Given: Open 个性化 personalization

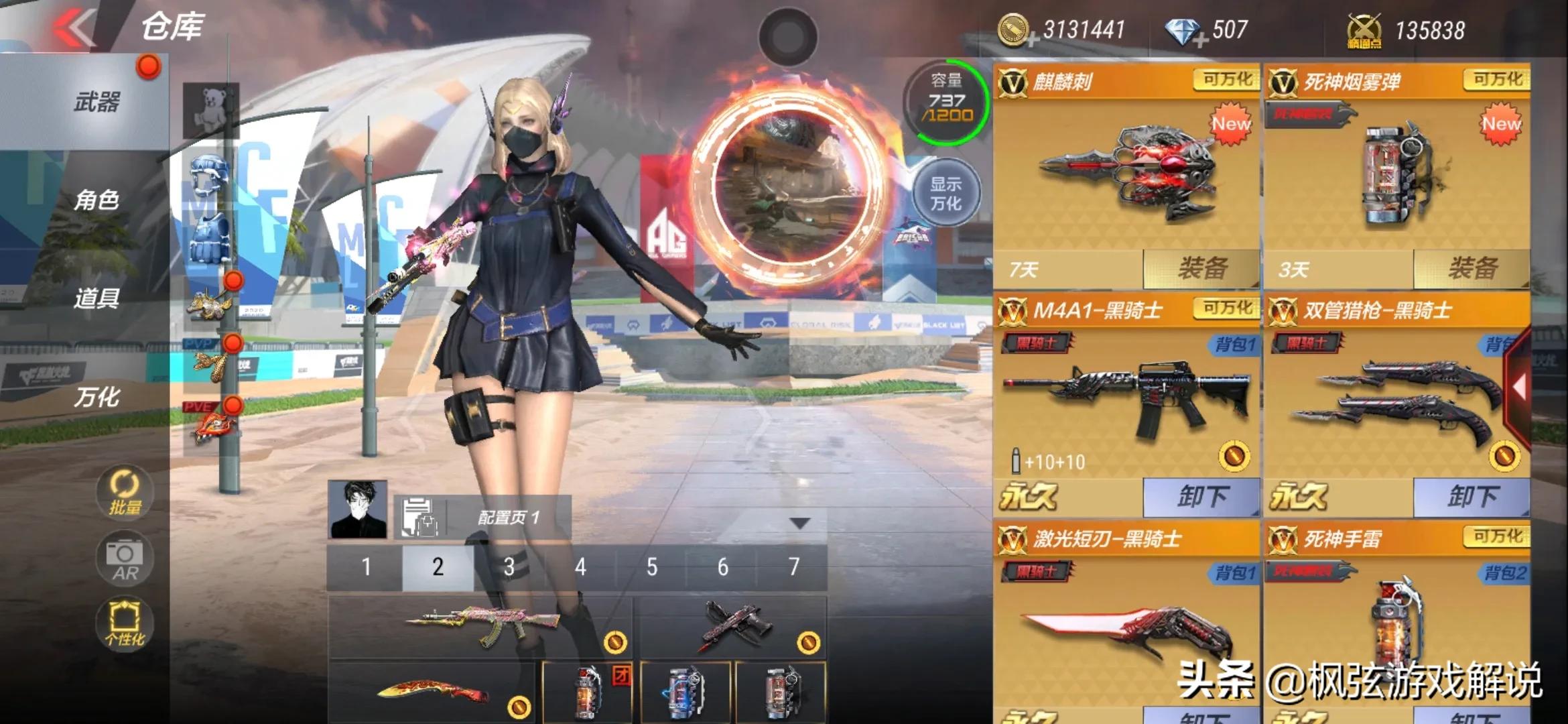Looking at the screenshot, I should point(125,624).
